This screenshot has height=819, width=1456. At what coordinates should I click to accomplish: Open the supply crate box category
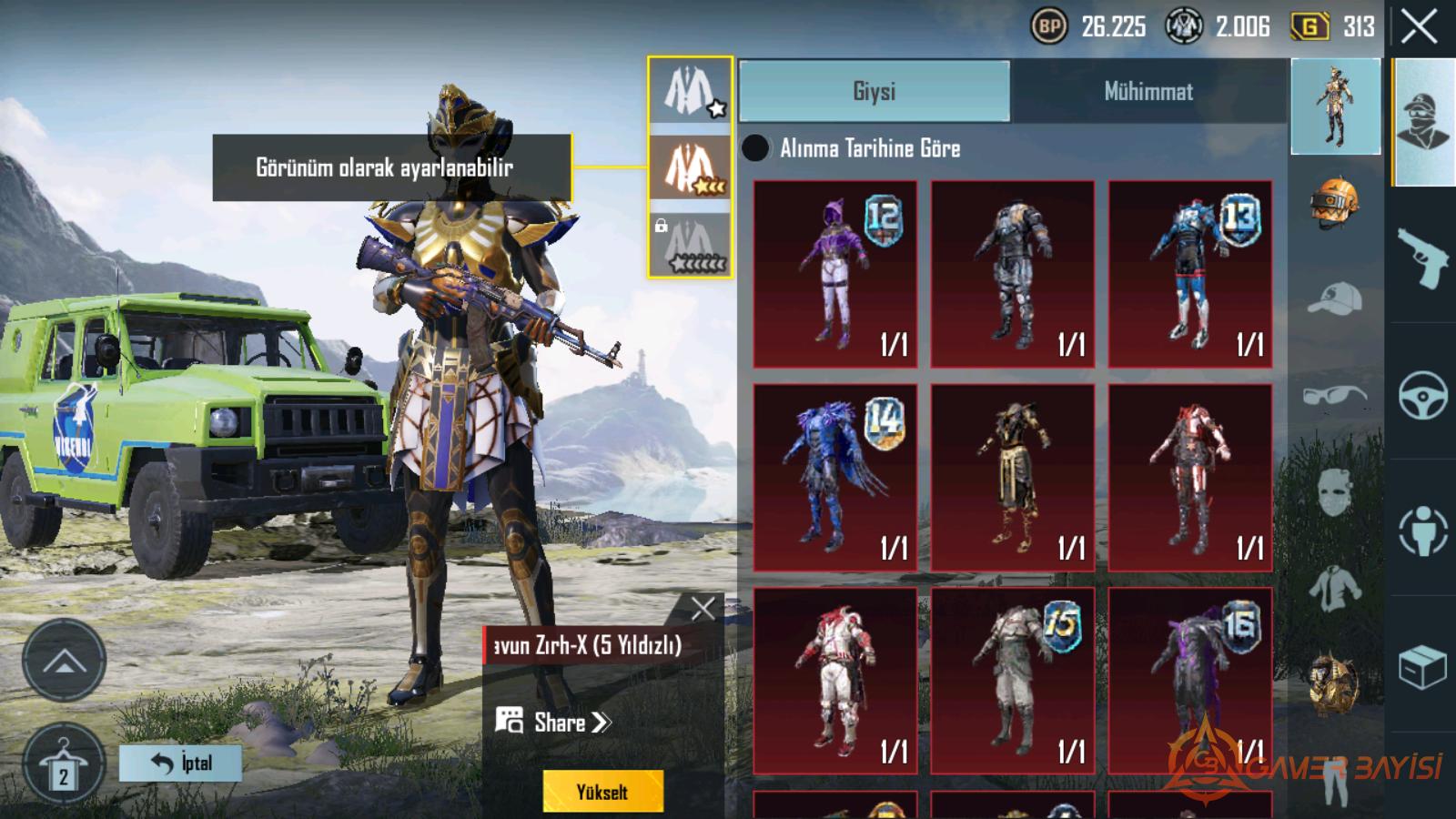(1423, 668)
